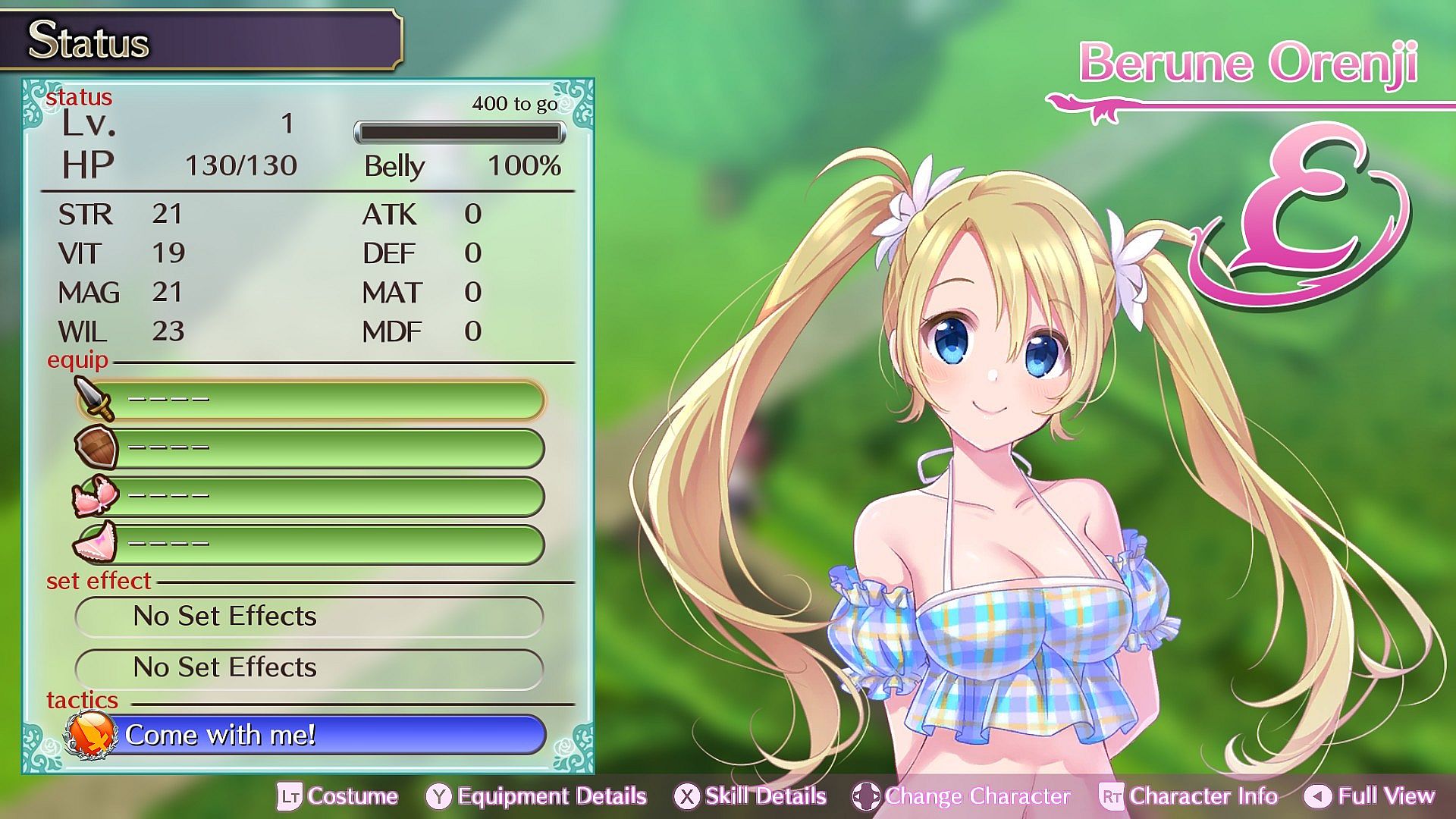
Task: Select the weapon slot with dagger icon
Action: [x=311, y=400]
